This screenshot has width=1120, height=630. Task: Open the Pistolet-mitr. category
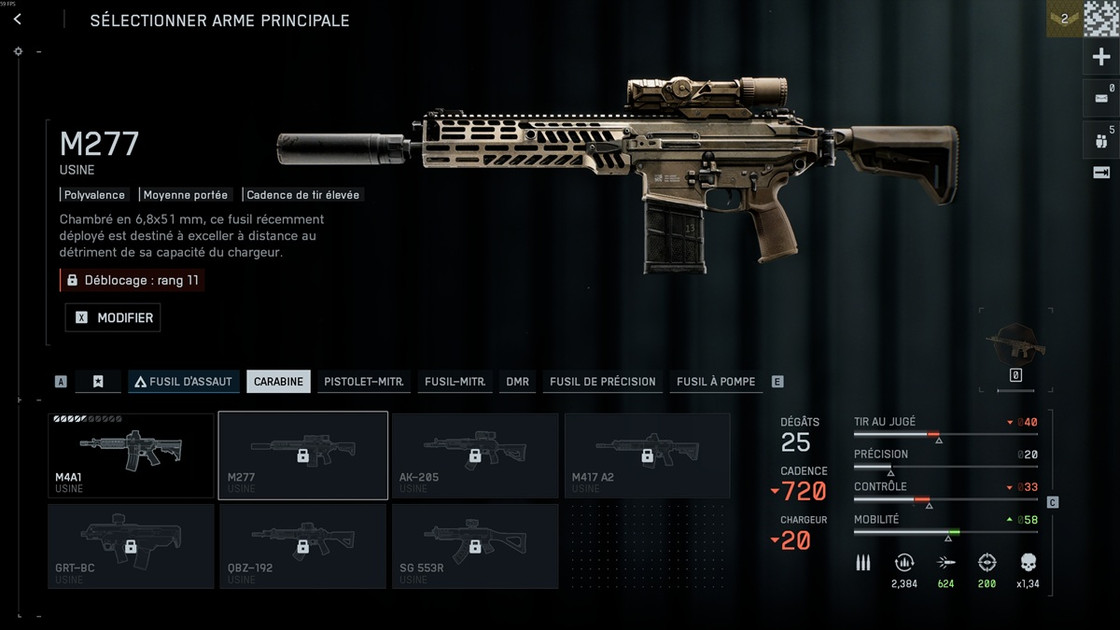click(364, 382)
